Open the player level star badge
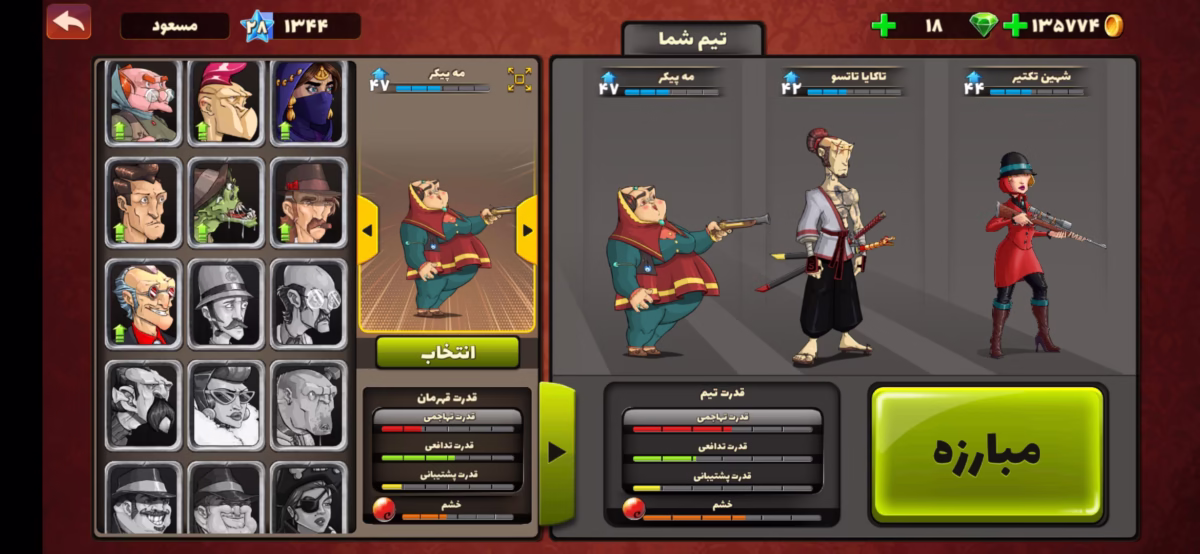 pyautogui.click(x=257, y=25)
